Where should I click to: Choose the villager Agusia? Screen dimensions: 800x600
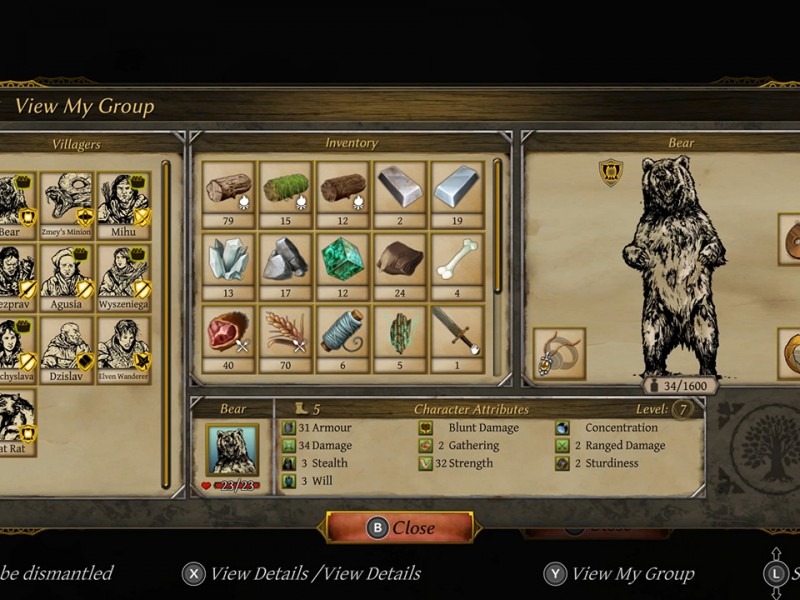pos(67,273)
